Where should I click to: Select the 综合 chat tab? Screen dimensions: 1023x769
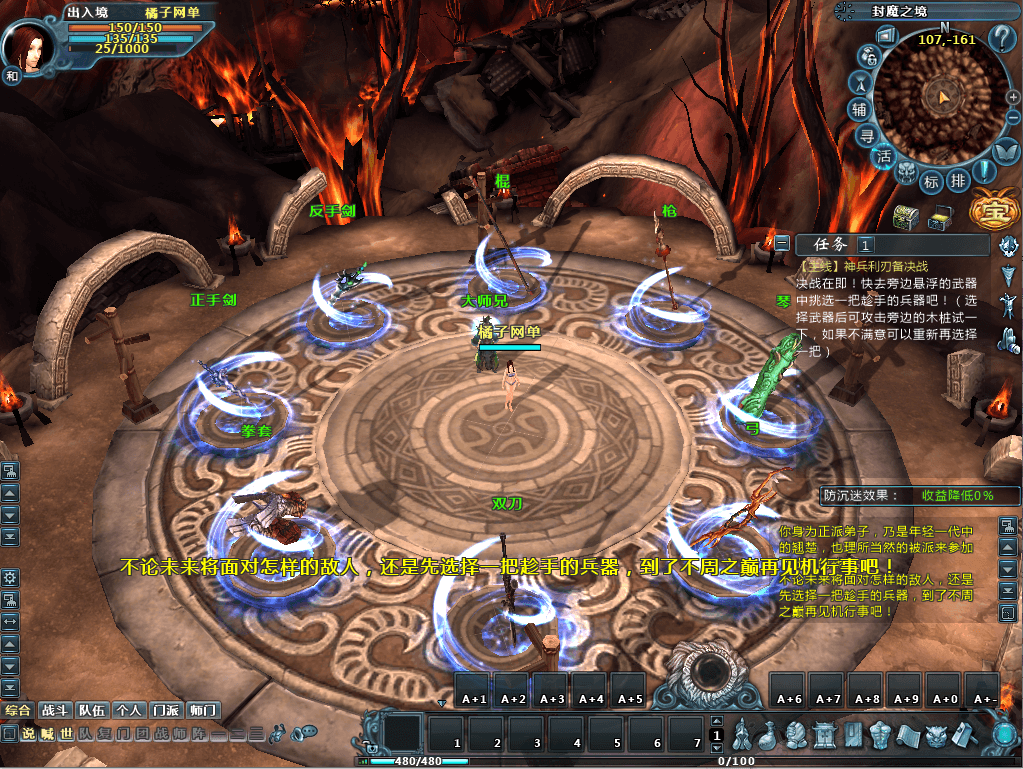(18, 710)
